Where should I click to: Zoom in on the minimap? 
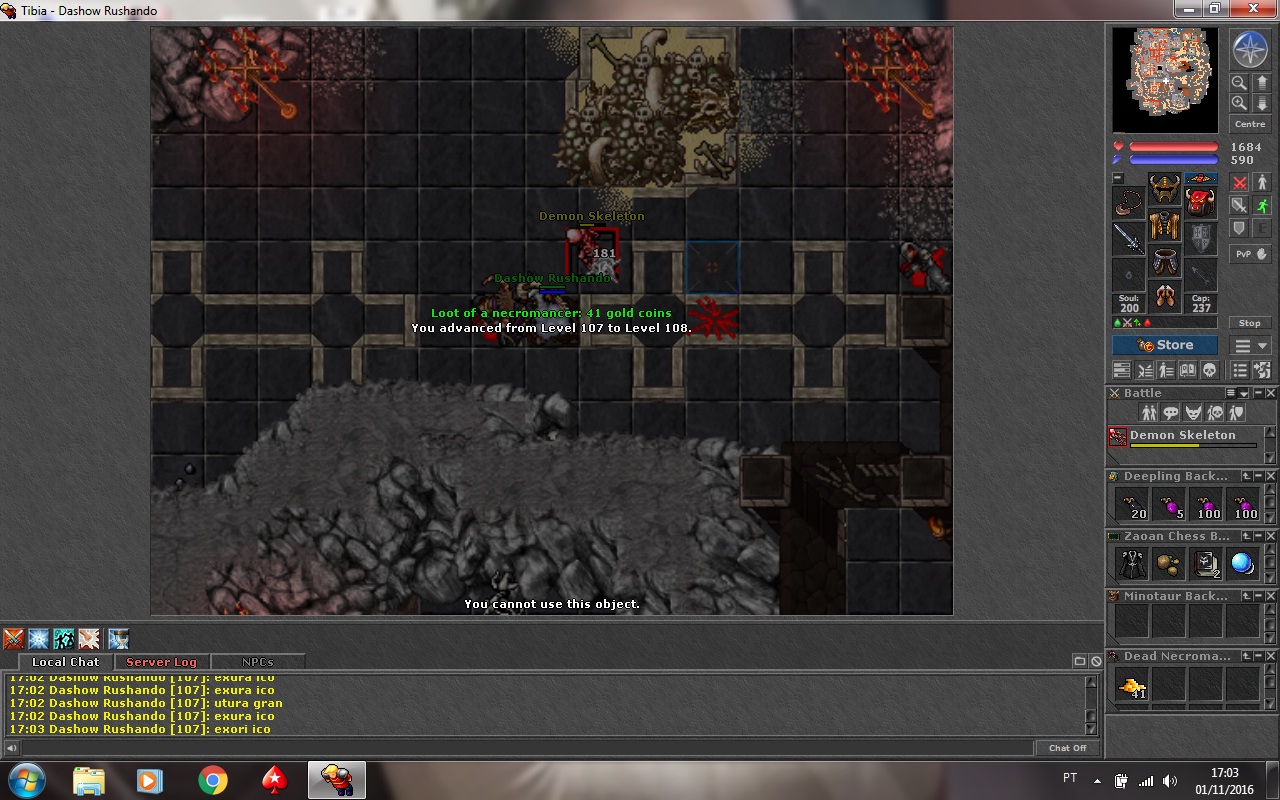pos(1239,103)
